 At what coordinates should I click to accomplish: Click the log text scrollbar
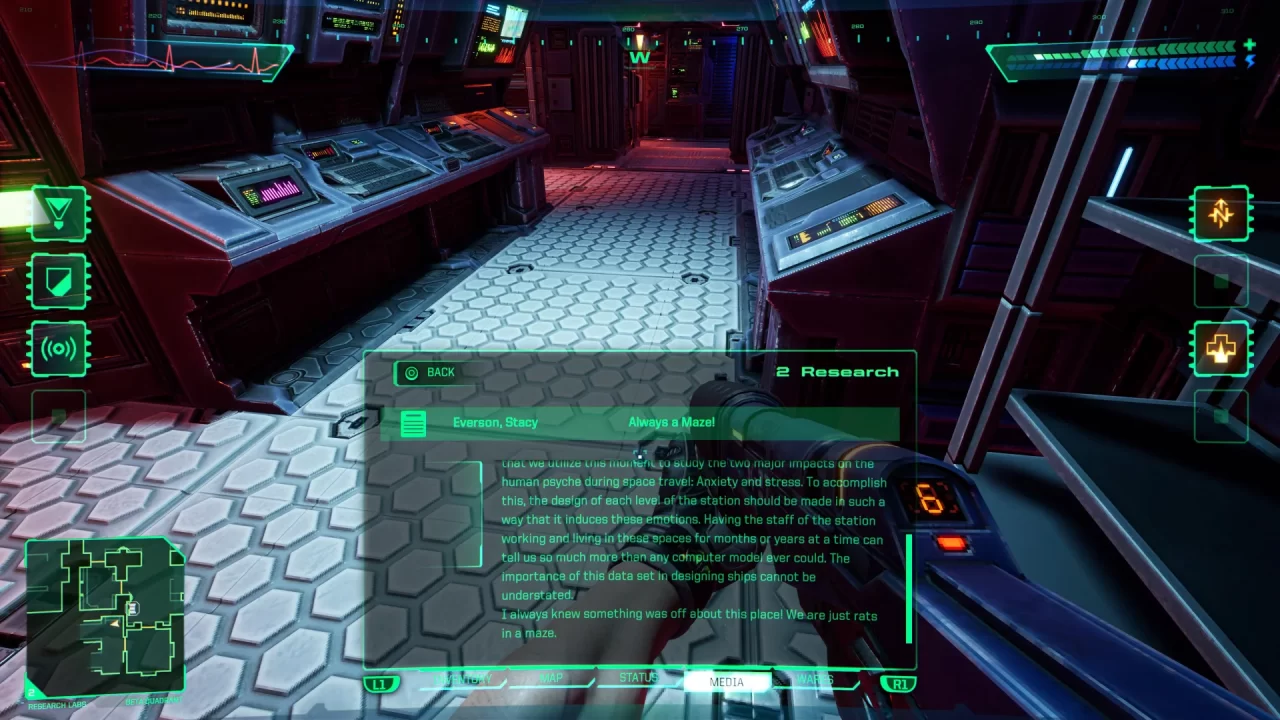[x=909, y=588]
